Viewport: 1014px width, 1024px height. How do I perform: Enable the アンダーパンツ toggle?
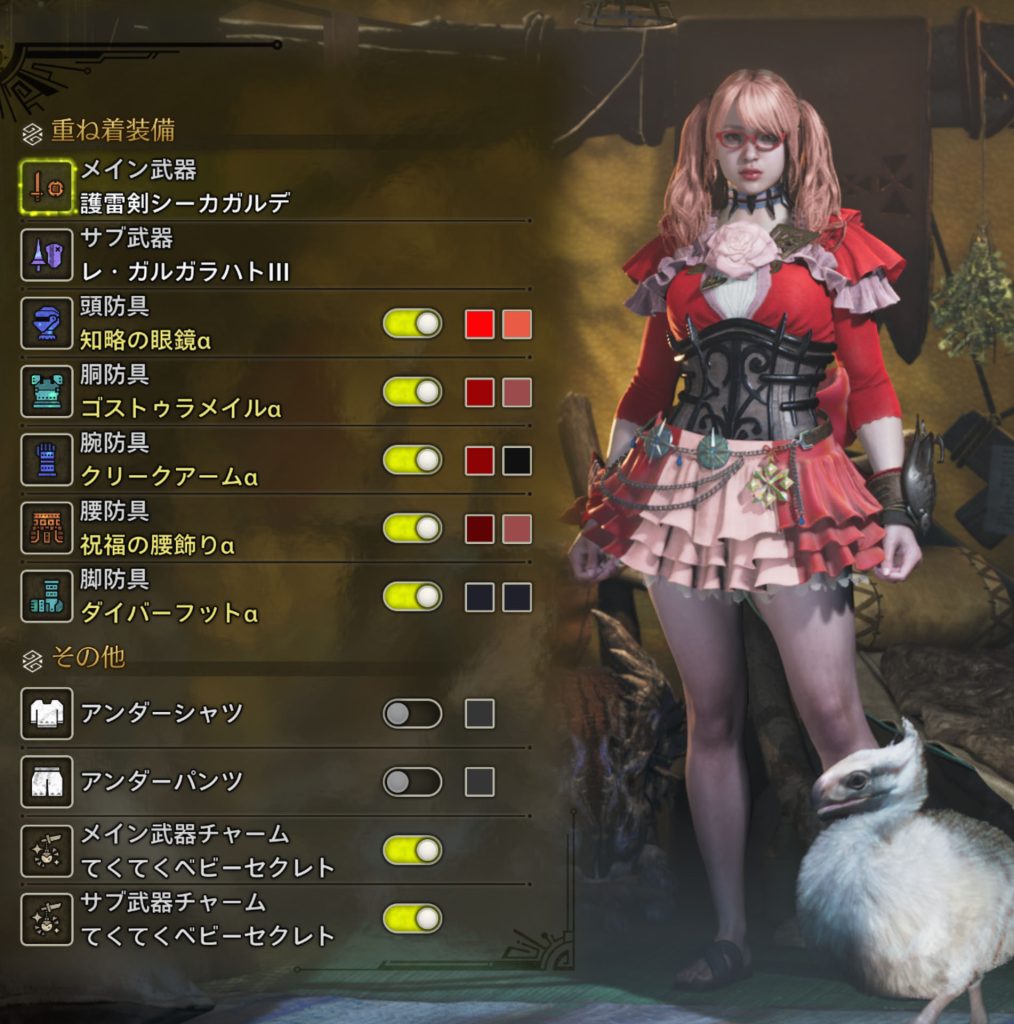pyautogui.click(x=412, y=781)
